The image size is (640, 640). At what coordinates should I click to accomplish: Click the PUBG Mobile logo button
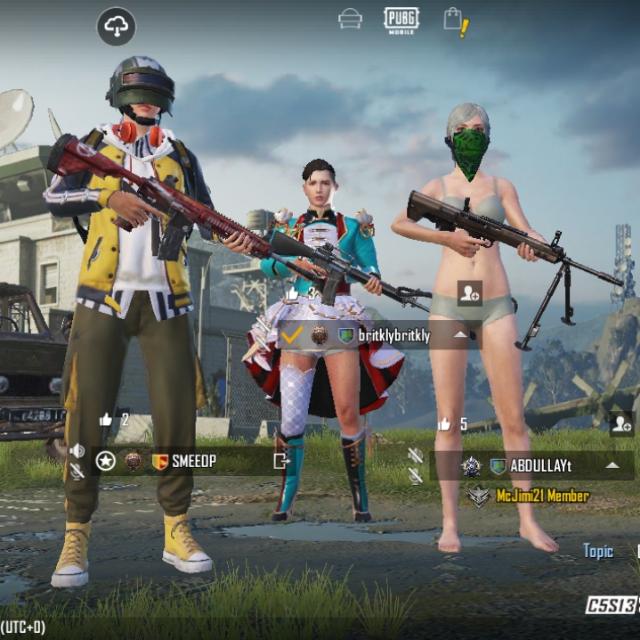coord(401,19)
